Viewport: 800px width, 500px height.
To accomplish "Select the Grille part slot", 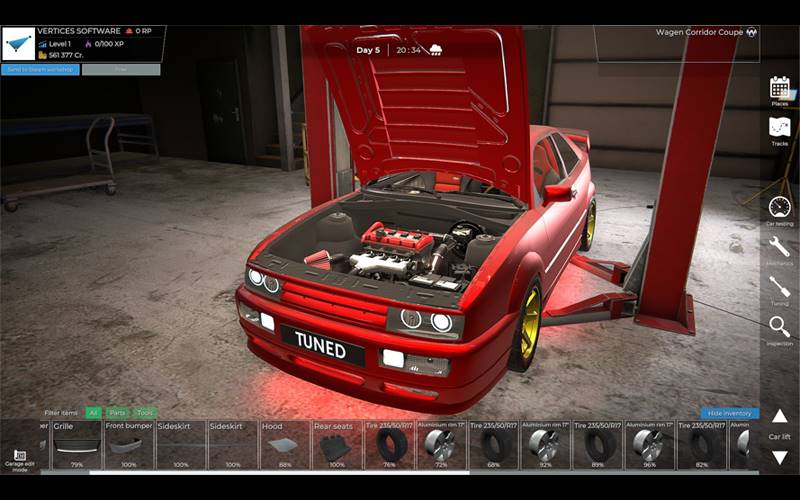I will (x=77, y=445).
